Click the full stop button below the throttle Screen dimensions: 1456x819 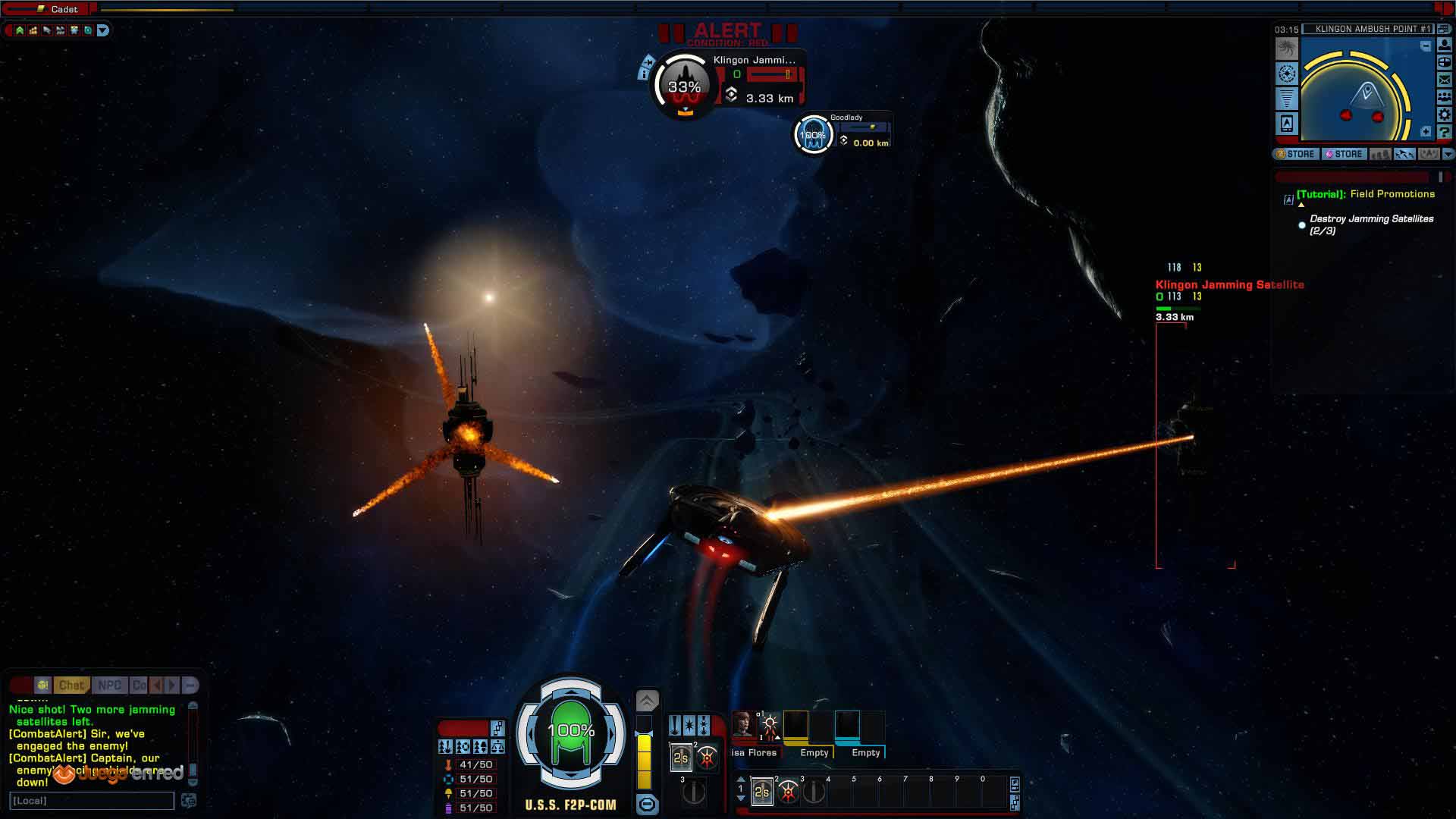click(647, 805)
